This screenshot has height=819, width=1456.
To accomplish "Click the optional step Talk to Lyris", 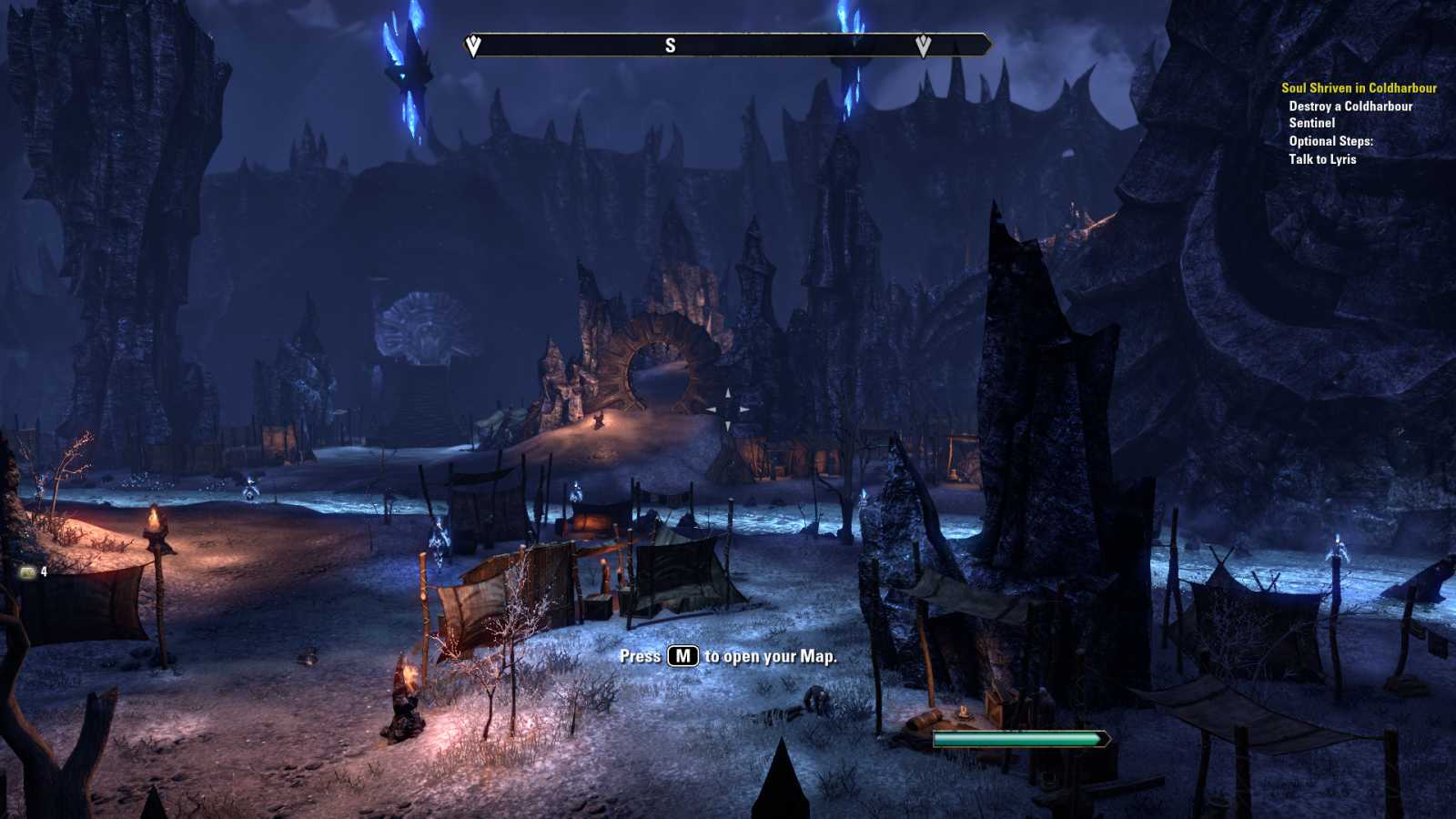I will pyautogui.click(x=1321, y=158).
